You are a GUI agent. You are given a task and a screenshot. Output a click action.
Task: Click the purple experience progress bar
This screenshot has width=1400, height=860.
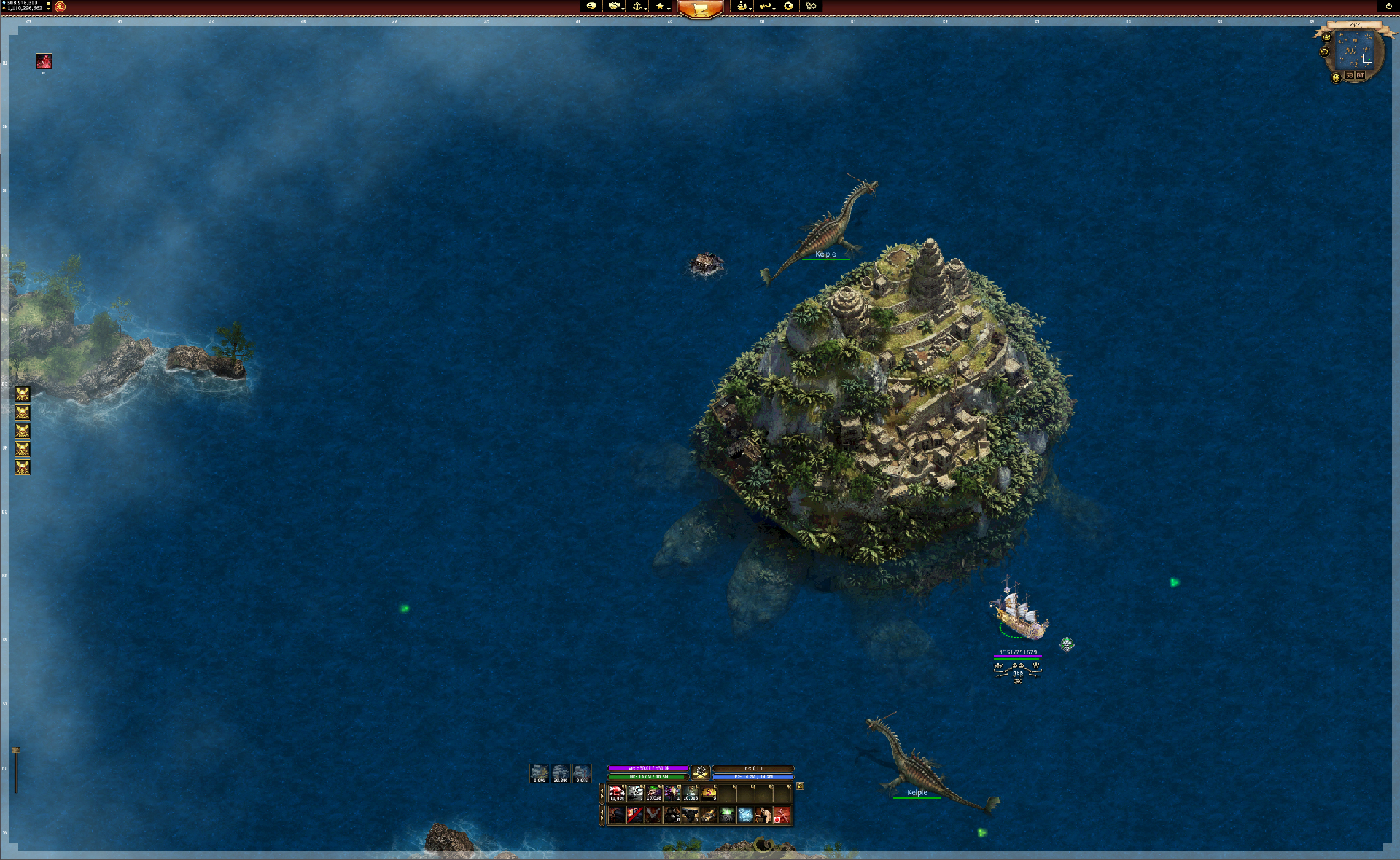click(x=648, y=768)
